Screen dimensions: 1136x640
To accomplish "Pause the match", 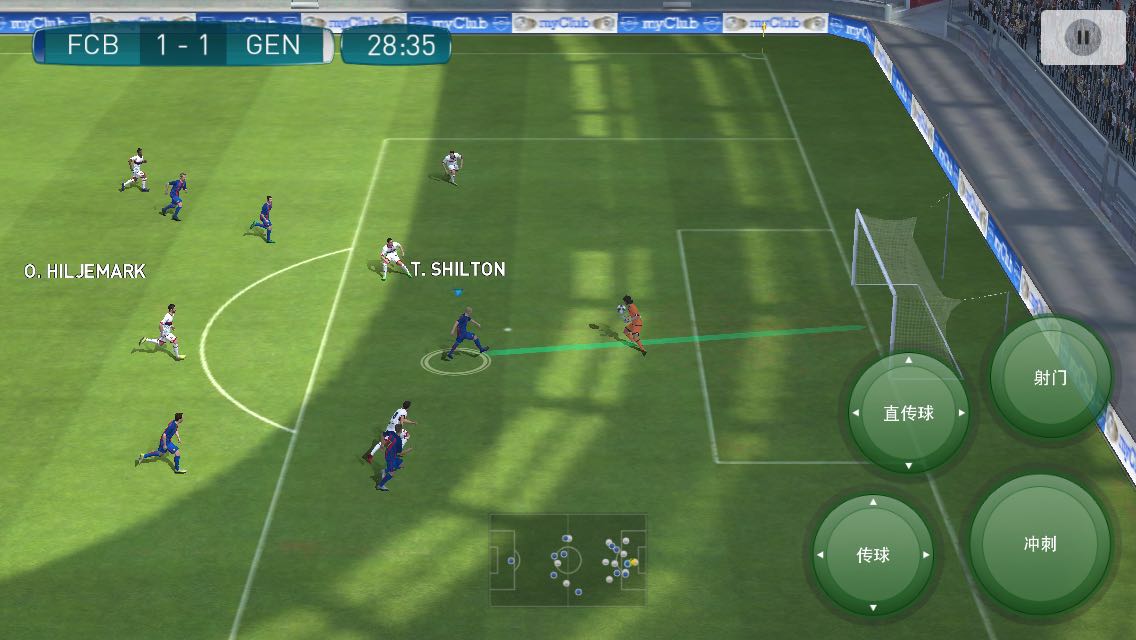I will click(1082, 38).
